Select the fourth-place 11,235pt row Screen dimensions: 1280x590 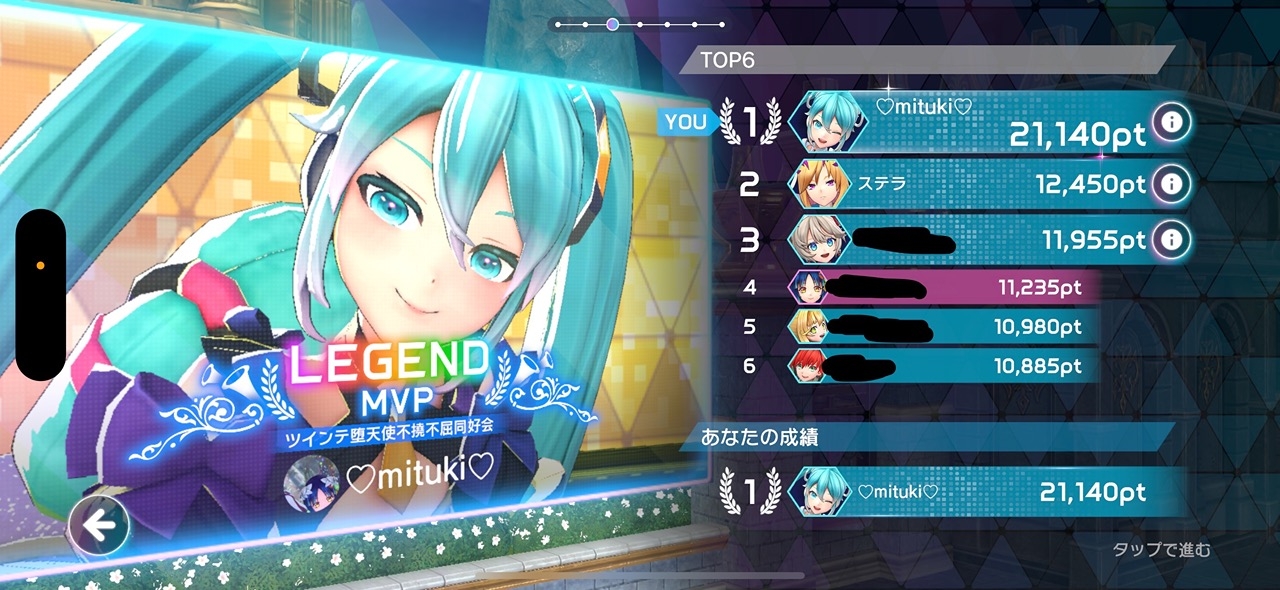[940, 288]
